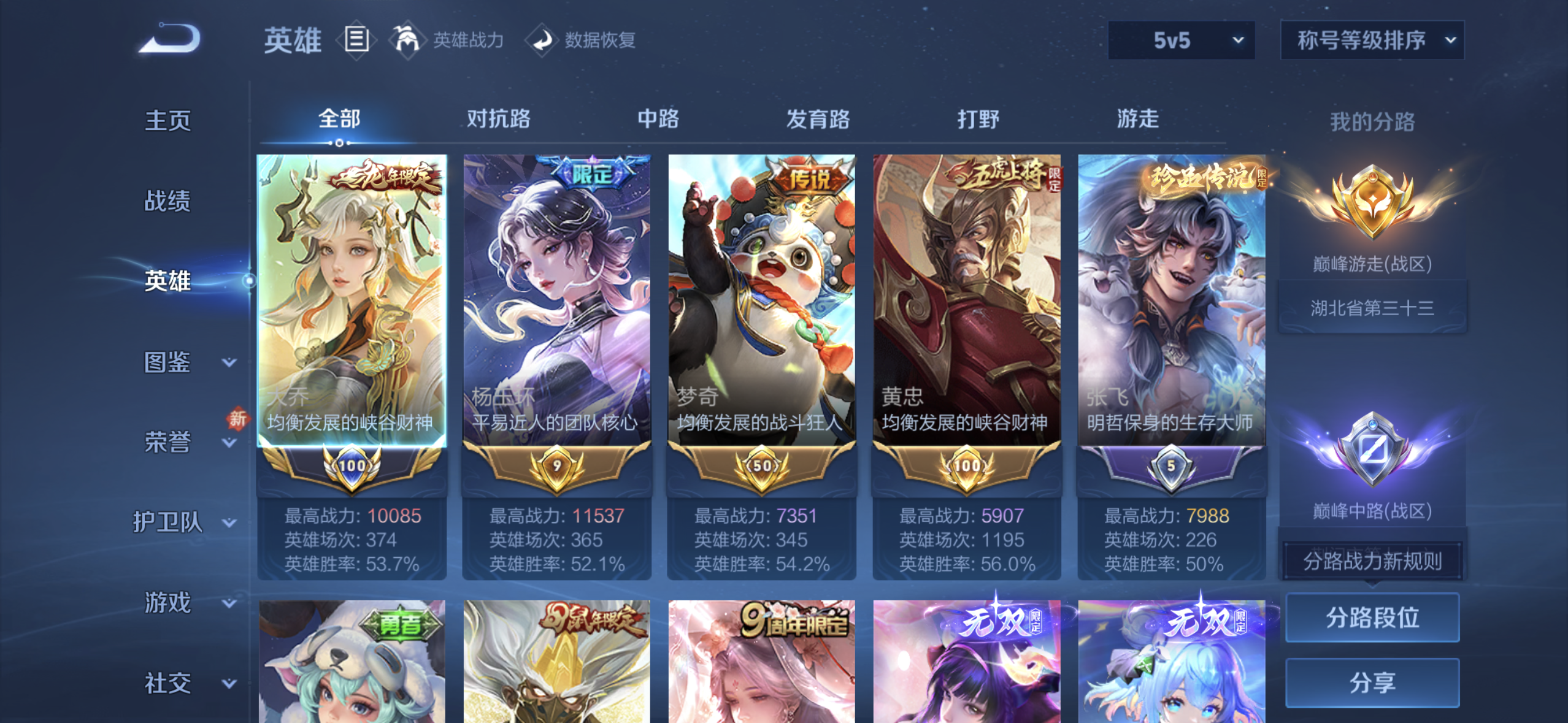Image resolution: width=1568 pixels, height=723 pixels.
Task: Click the 分路段位 button
Action: point(1372,618)
